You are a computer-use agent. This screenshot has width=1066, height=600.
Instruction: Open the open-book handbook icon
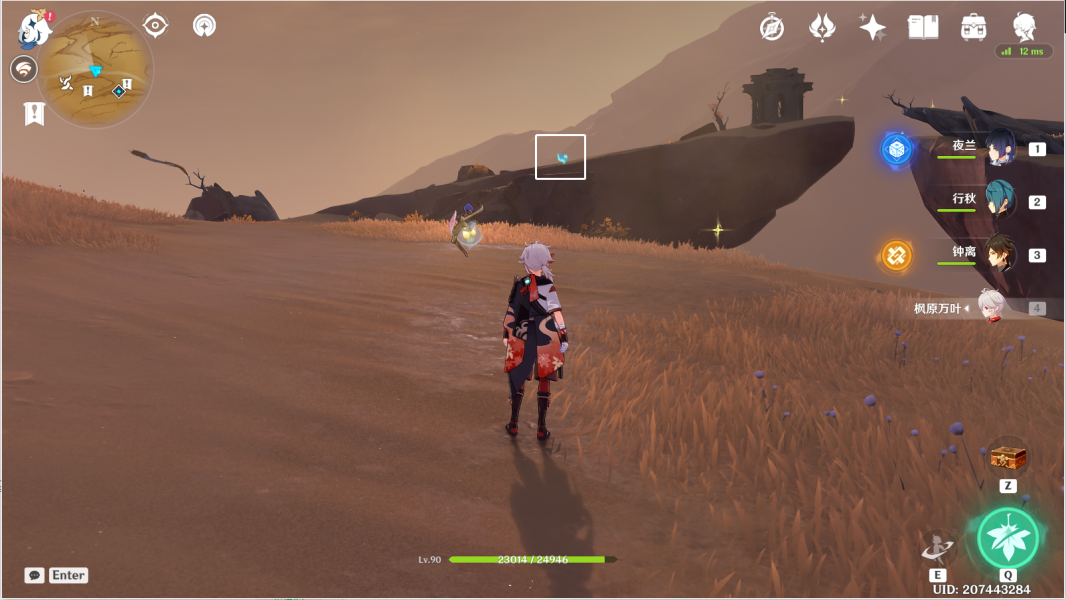923,27
